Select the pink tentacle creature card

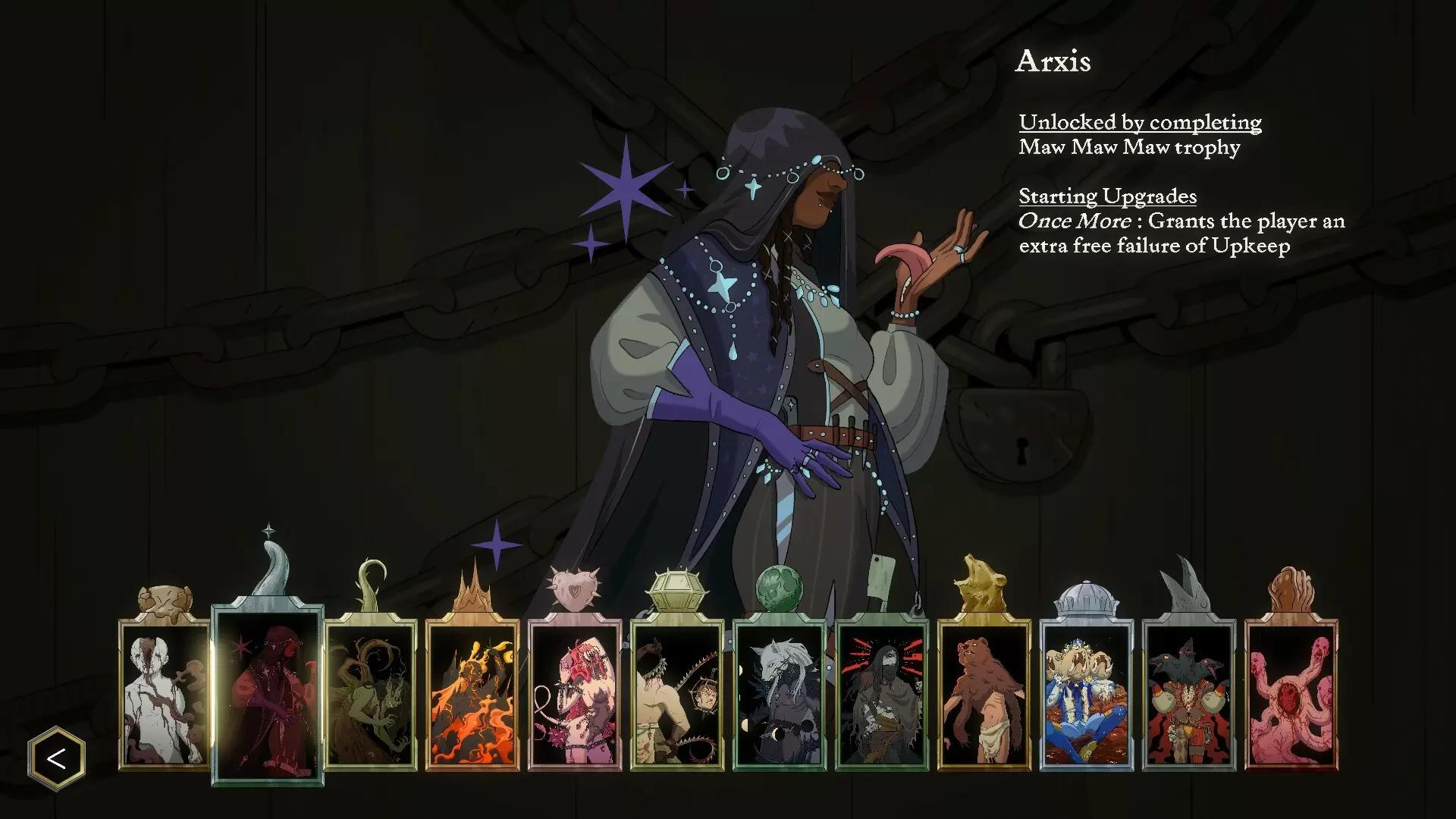point(1291,694)
